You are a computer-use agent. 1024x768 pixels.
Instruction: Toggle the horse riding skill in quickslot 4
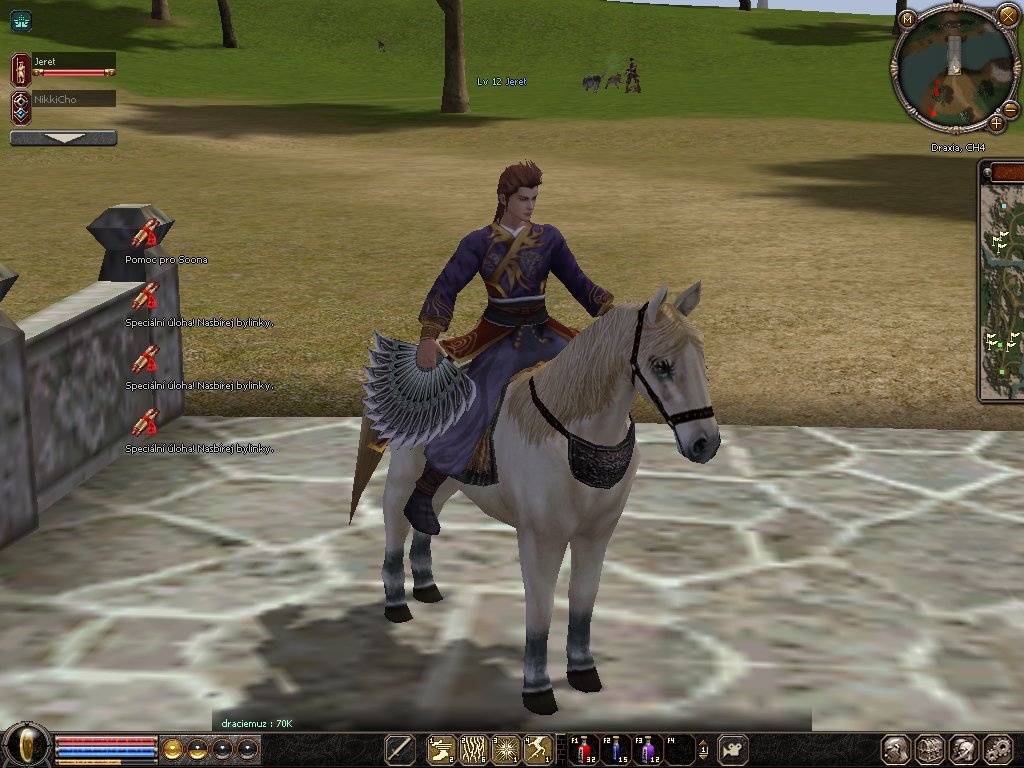click(540, 749)
